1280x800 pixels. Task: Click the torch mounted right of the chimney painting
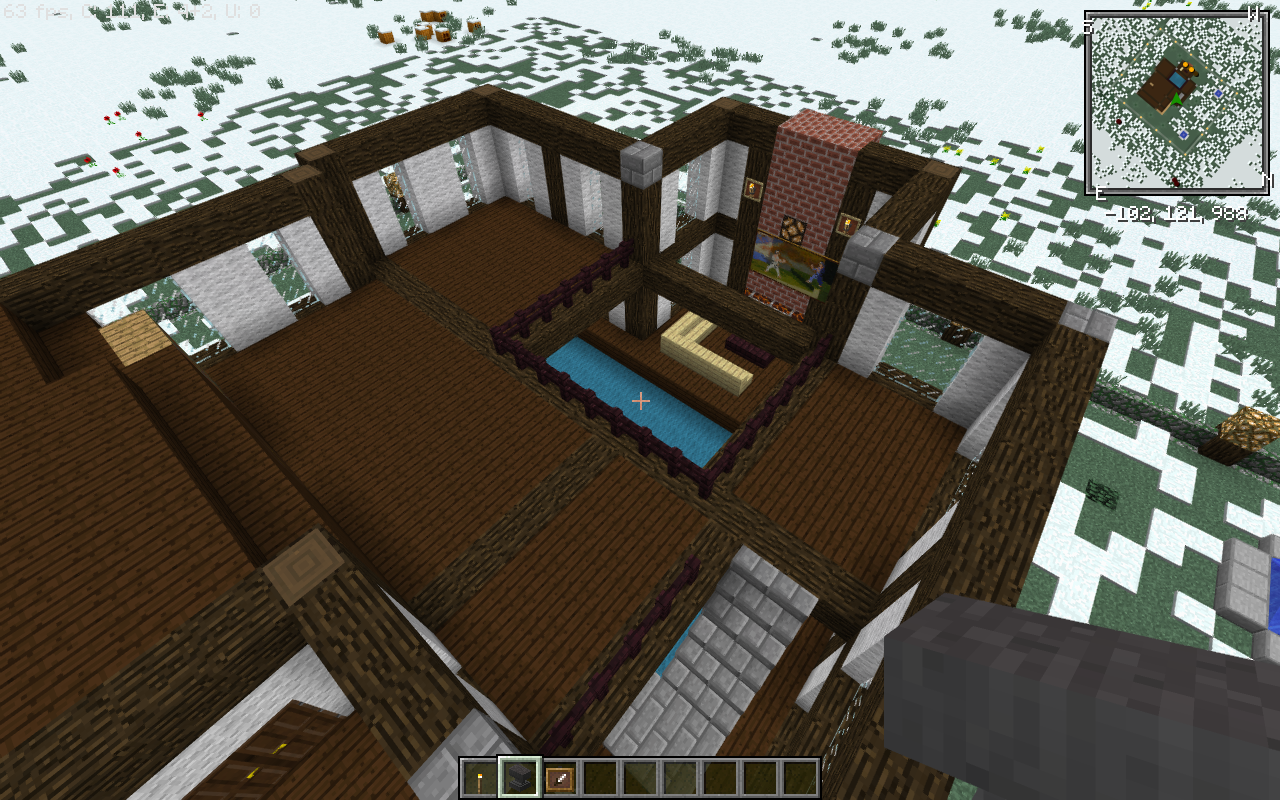[849, 224]
